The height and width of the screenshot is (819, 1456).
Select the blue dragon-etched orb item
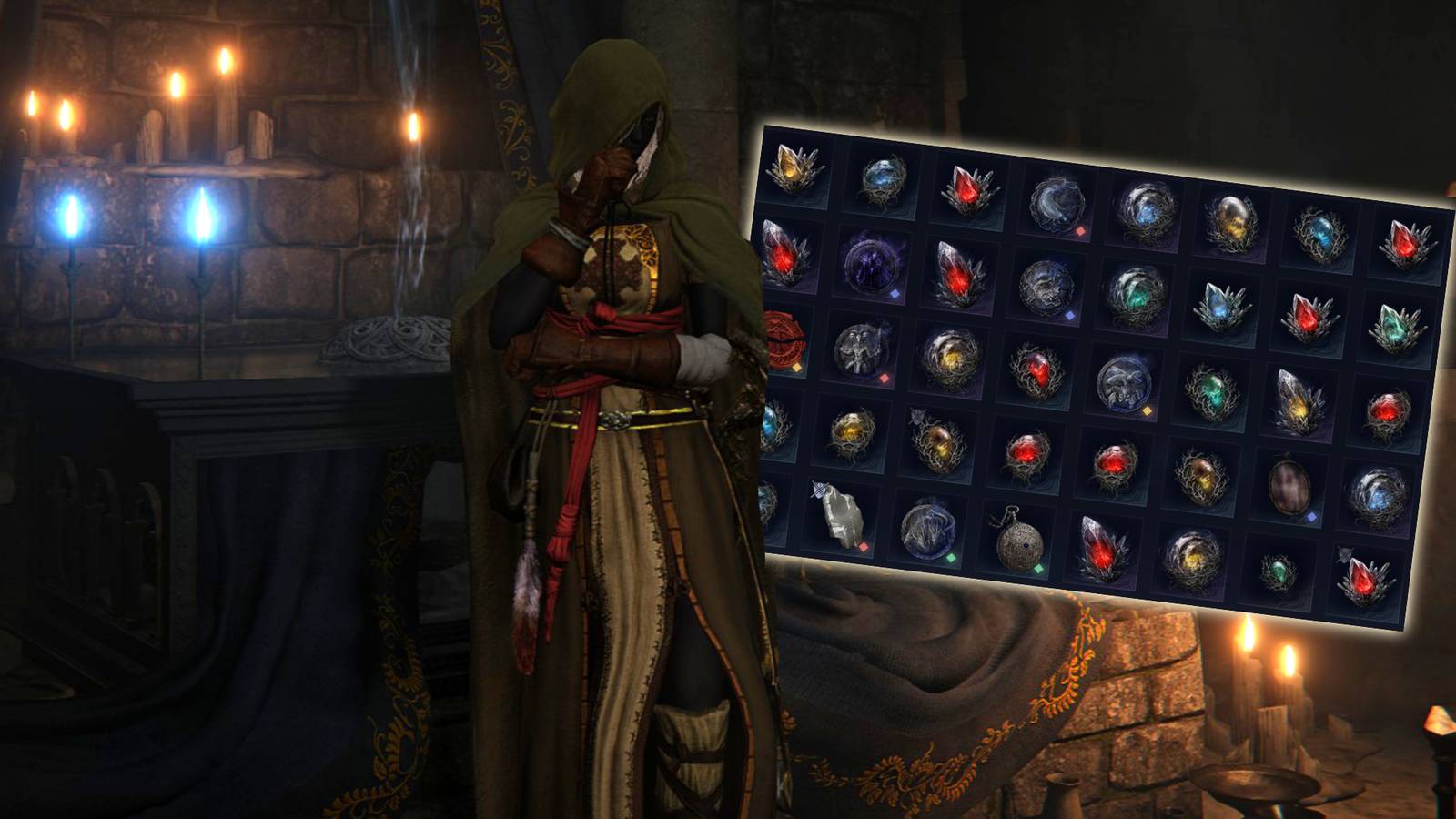930,531
